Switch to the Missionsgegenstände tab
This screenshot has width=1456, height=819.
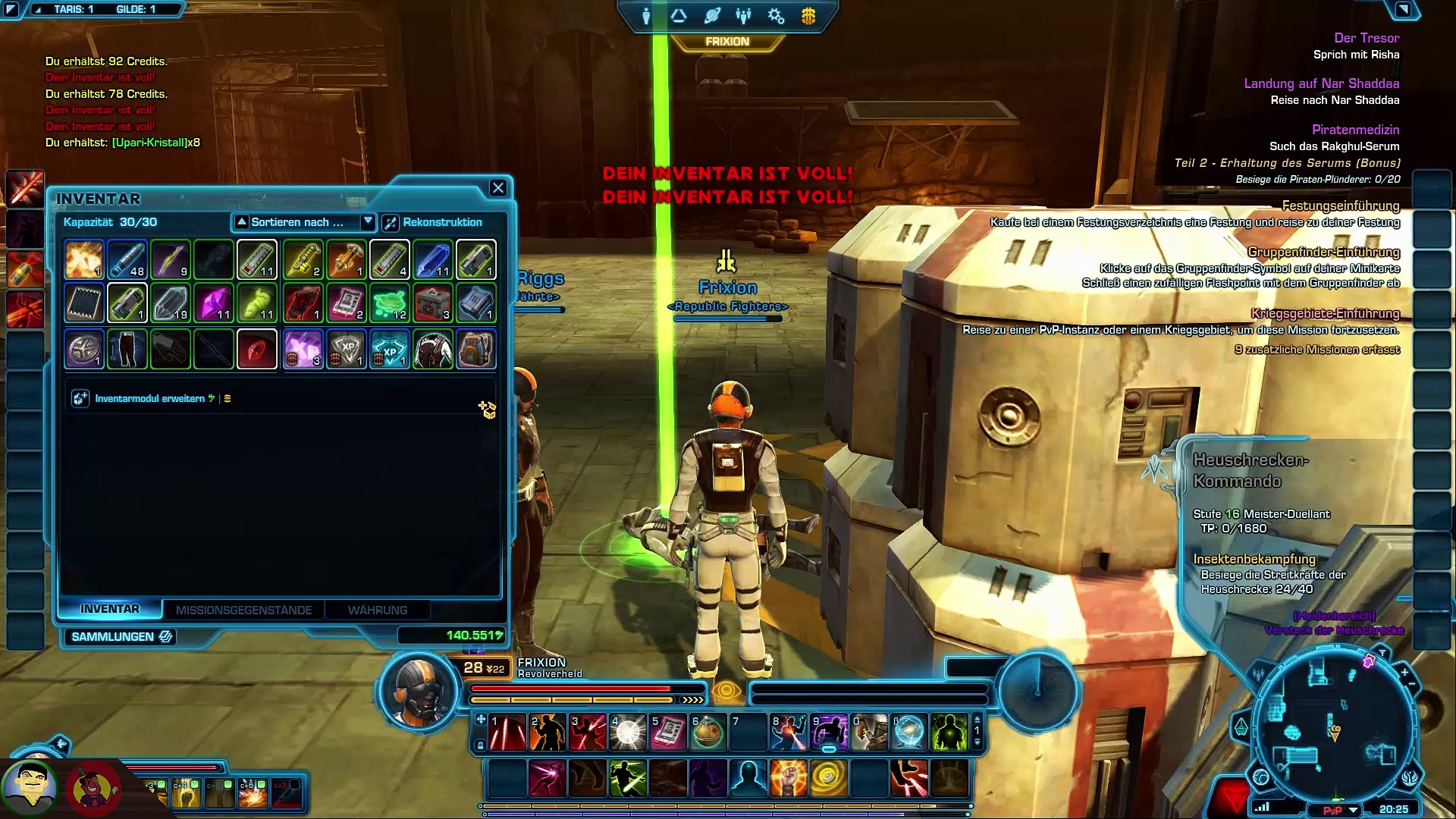tap(243, 610)
